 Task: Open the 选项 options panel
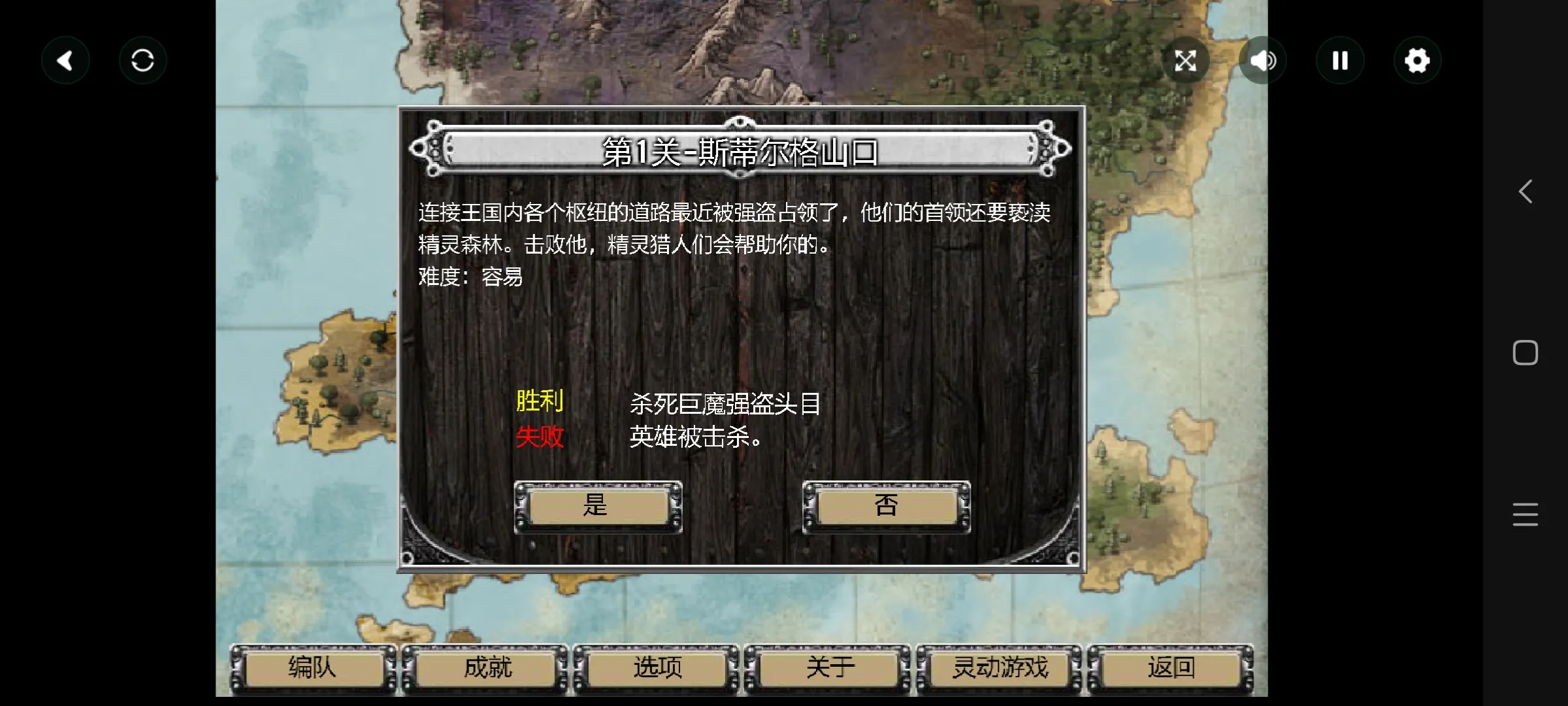(657, 667)
